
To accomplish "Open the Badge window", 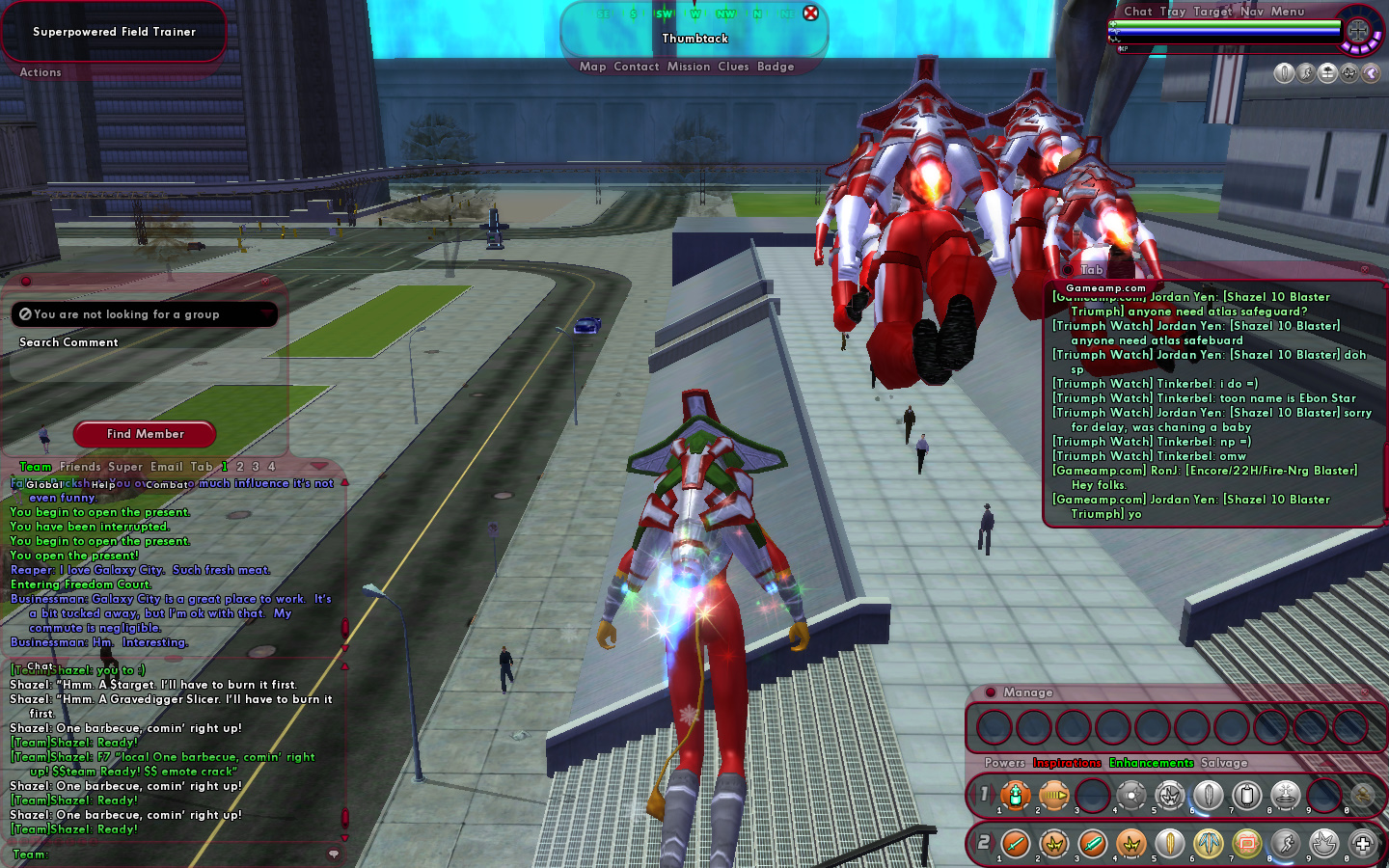I will (x=776, y=67).
